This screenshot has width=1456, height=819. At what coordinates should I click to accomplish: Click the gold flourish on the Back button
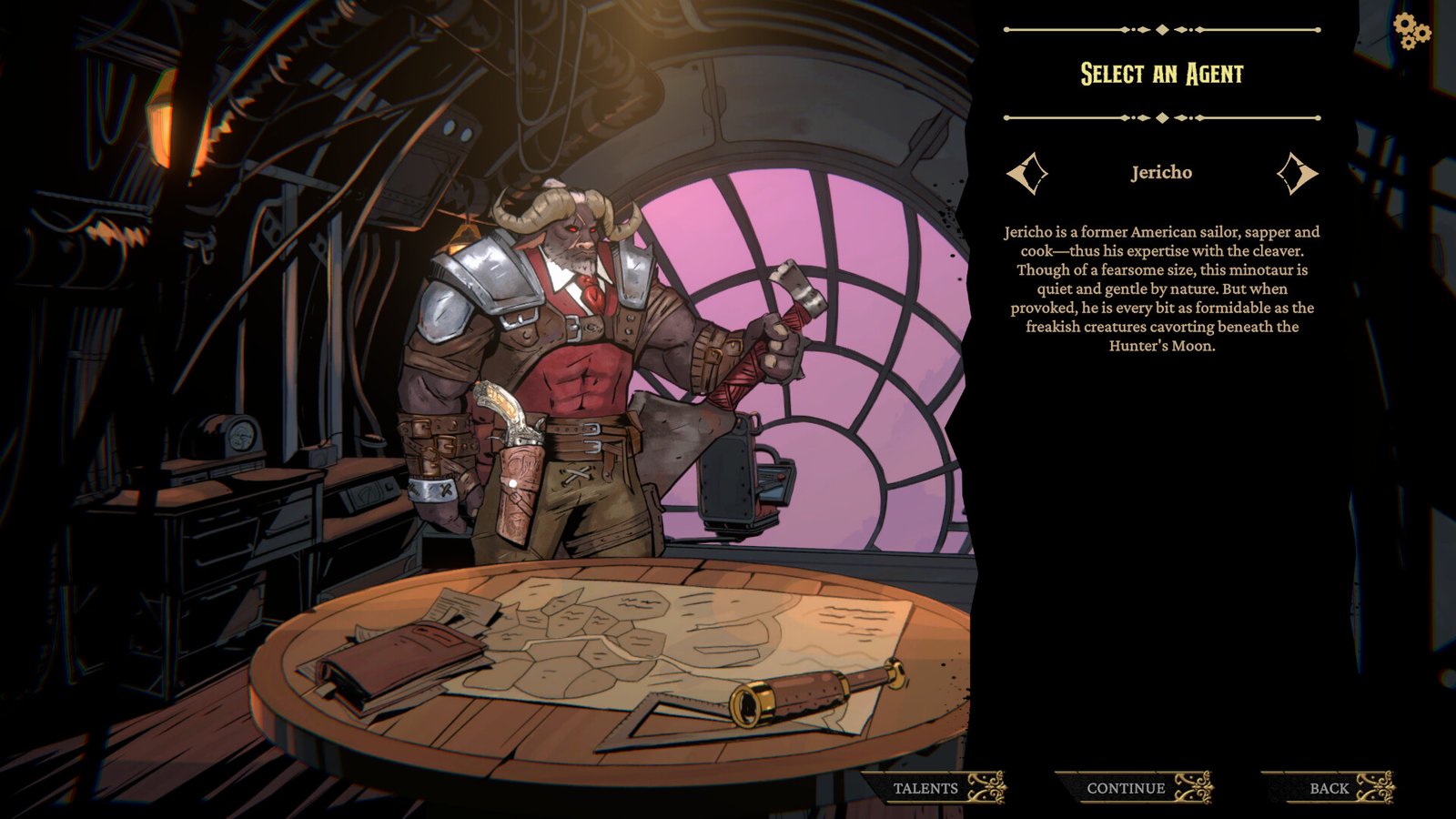1377,787
